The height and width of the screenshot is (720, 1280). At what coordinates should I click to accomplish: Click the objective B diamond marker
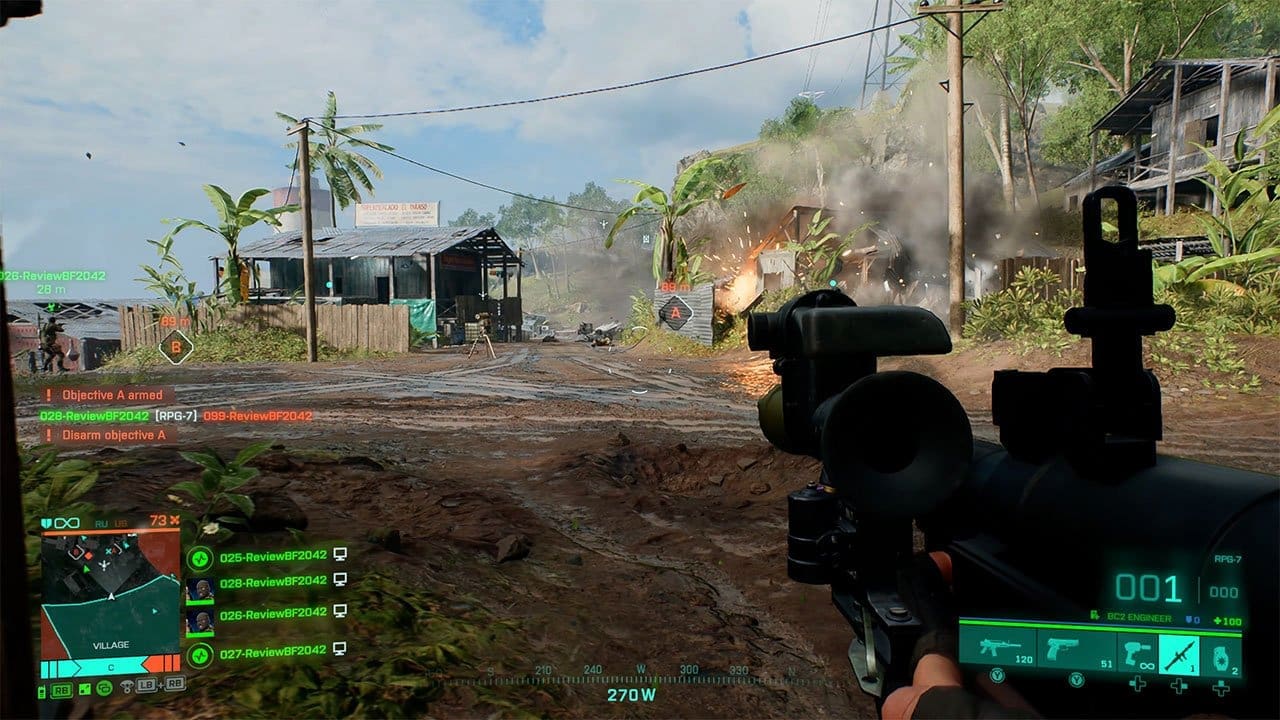pos(175,346)
